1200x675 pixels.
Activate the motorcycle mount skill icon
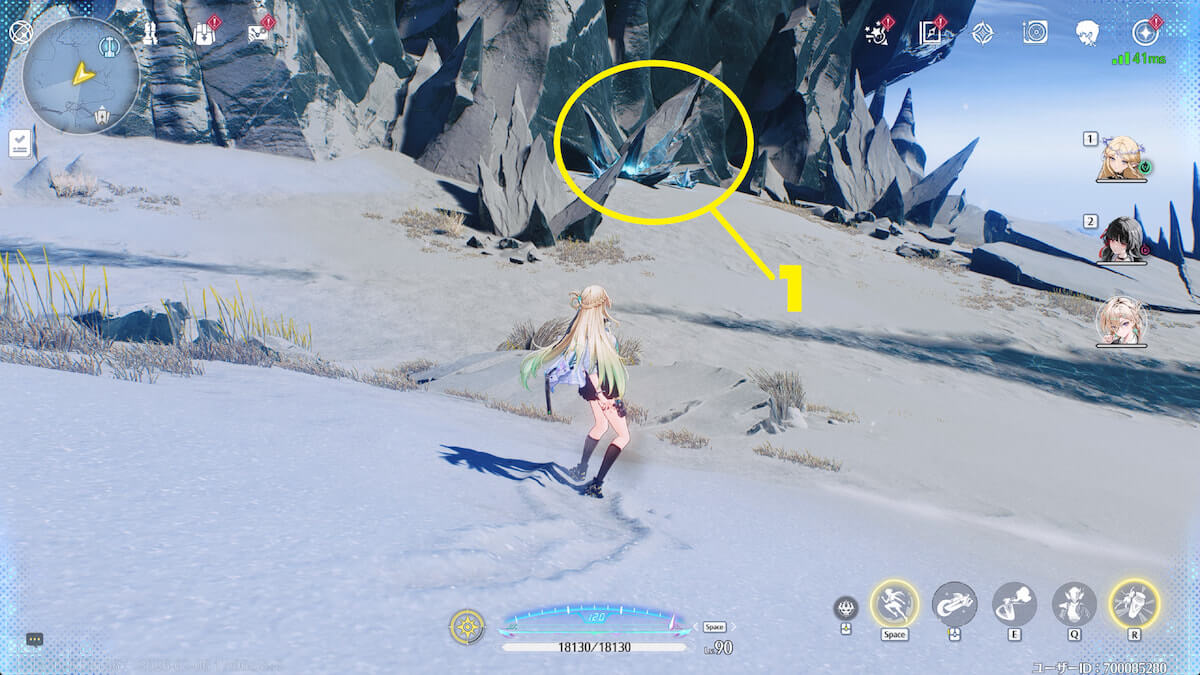coord(954,603)
